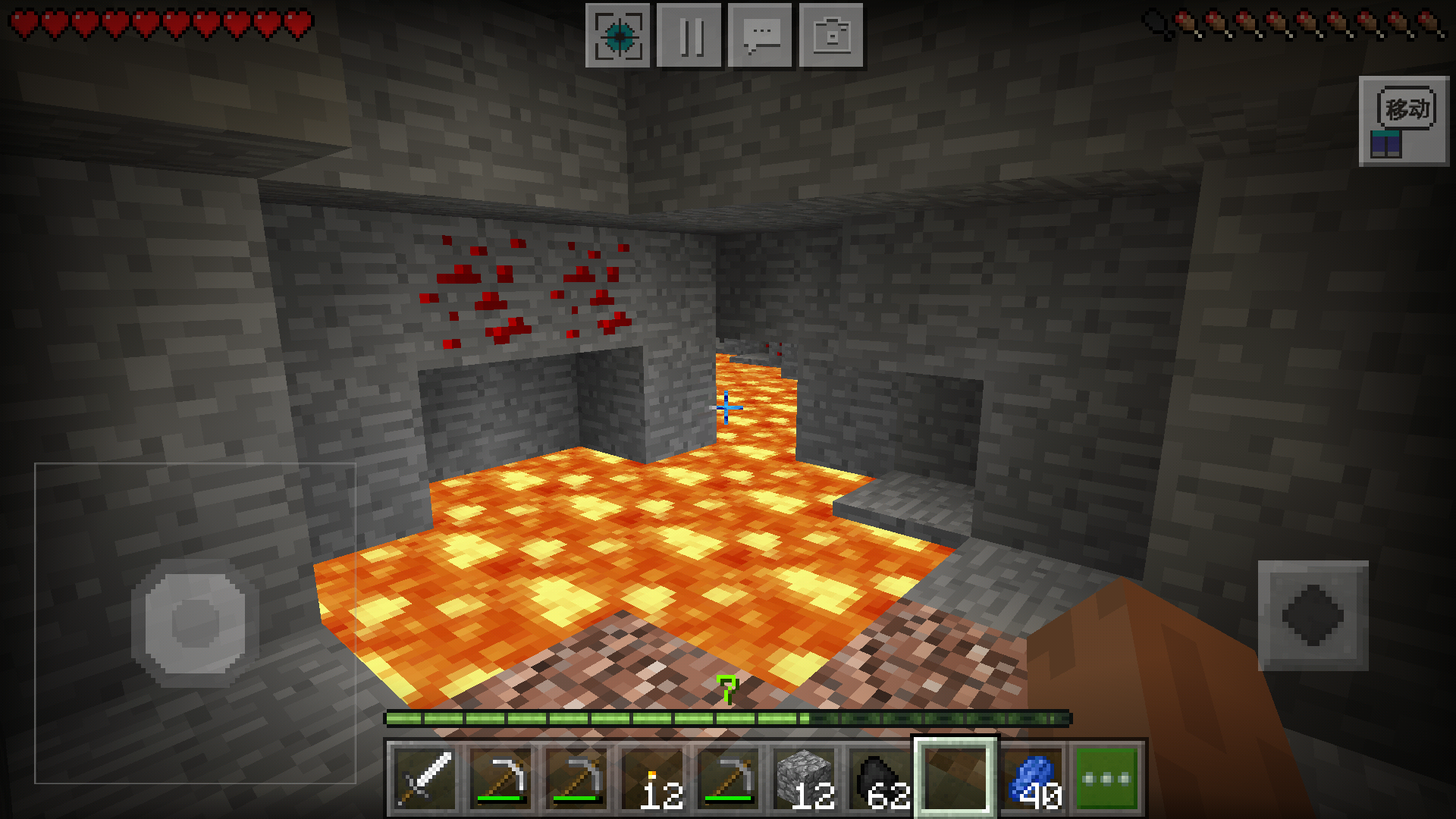This screenshot has height=819, width=1456.
Task: Tap the movement joystick knob
Action: [195, 623]
